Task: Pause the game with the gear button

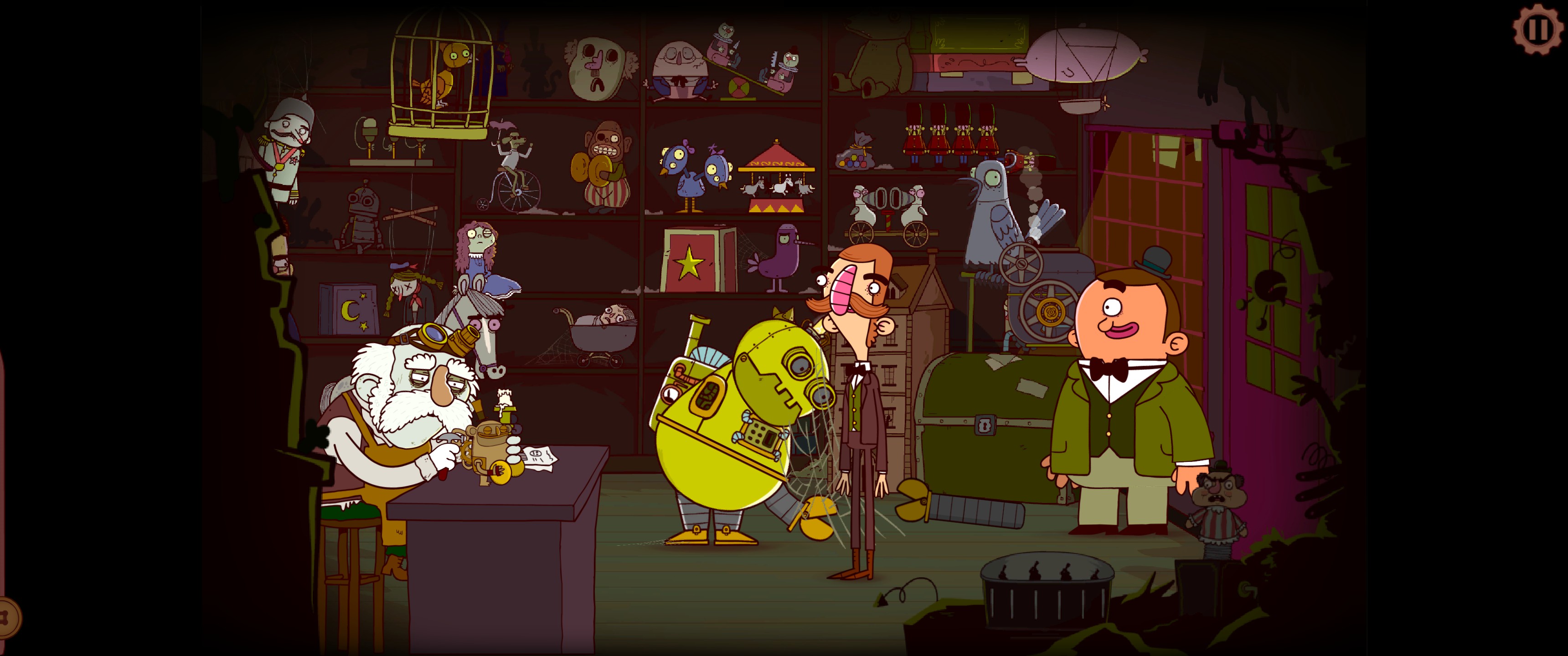Action: click(1537, 29)
